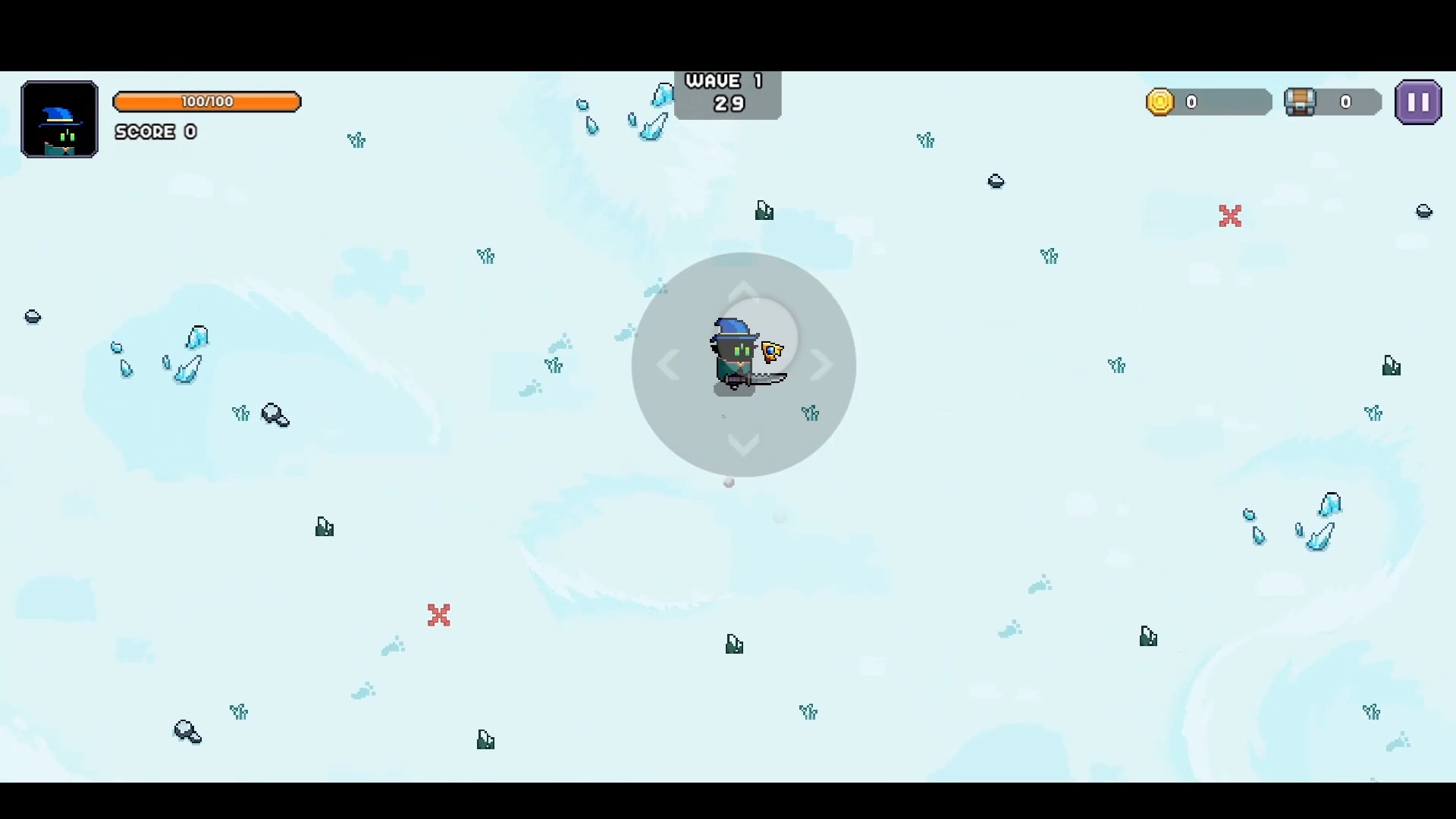The image size is (1456, 819).
Task: Pause the game using the purple pause button
Action: pyautogui.click(x=1417, y=102)
